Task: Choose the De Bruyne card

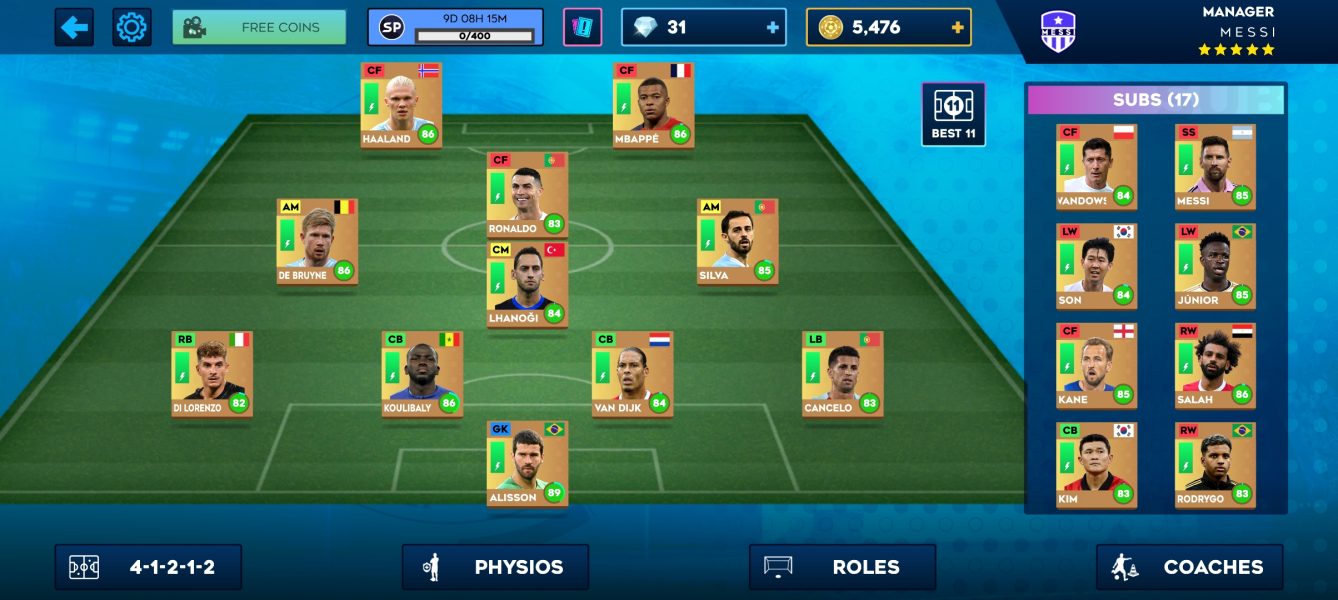Action: point(317,241)
